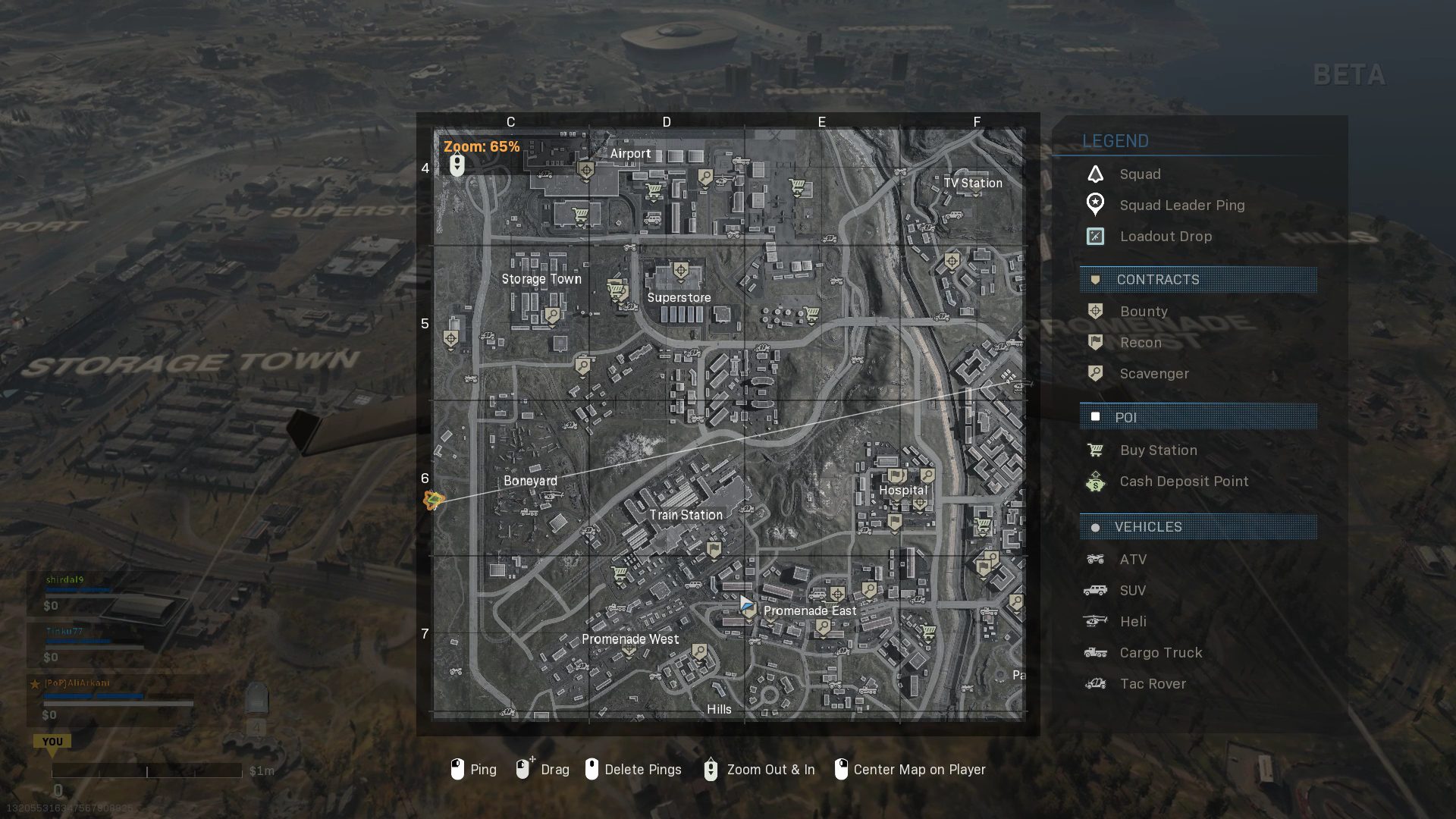Ping the TV Station on the map
This screenshot has height=819, width=1456.
coord(972,184)
